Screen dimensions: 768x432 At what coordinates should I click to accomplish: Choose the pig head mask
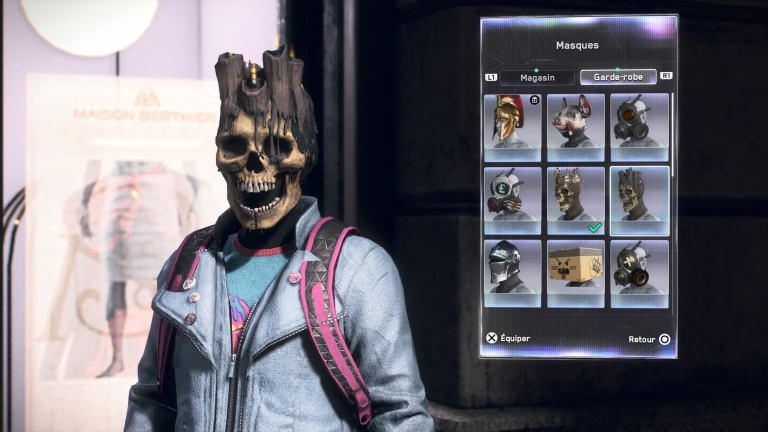click(576, 127)
